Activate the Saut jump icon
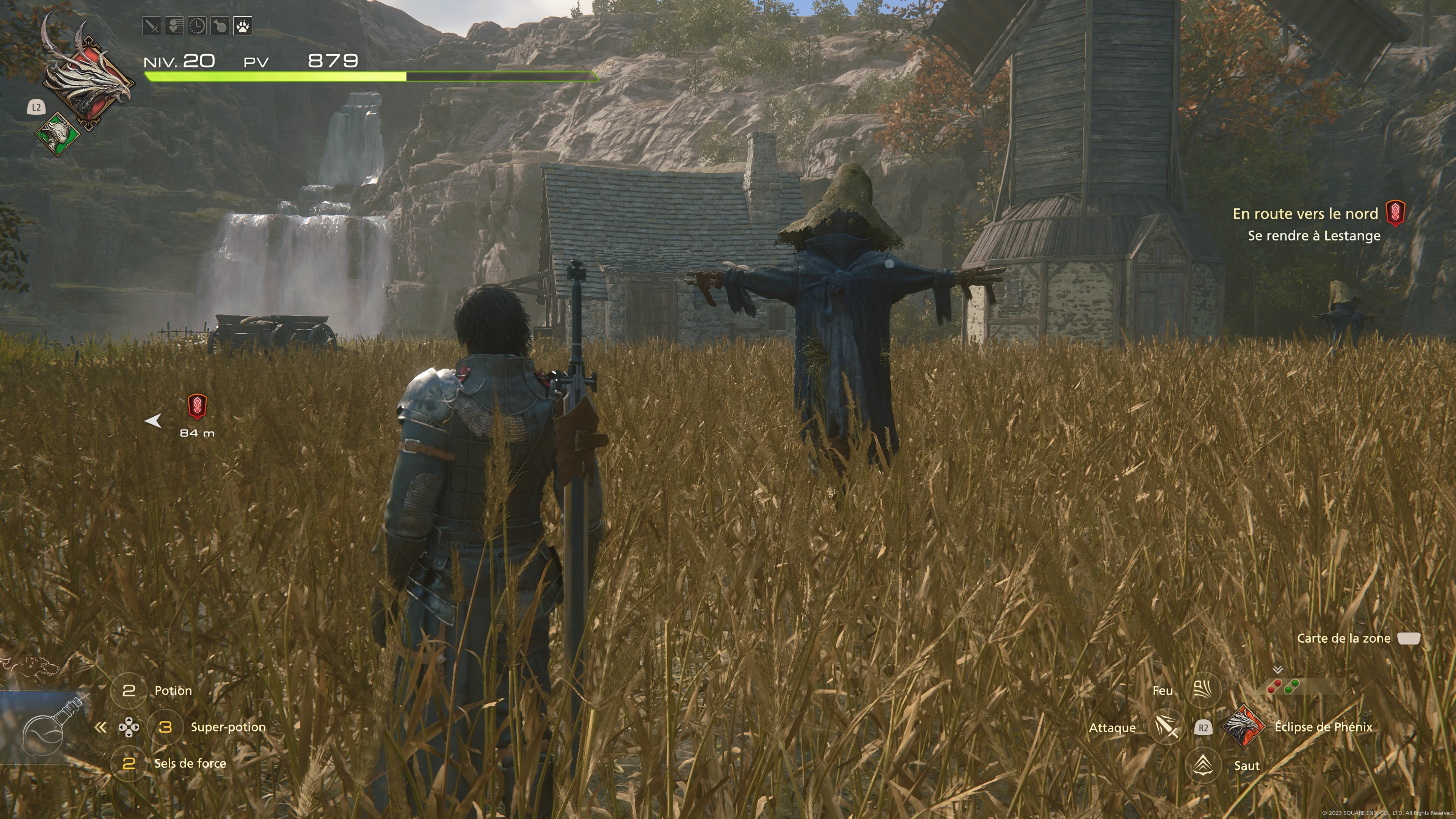 [x=1203, y=765]
